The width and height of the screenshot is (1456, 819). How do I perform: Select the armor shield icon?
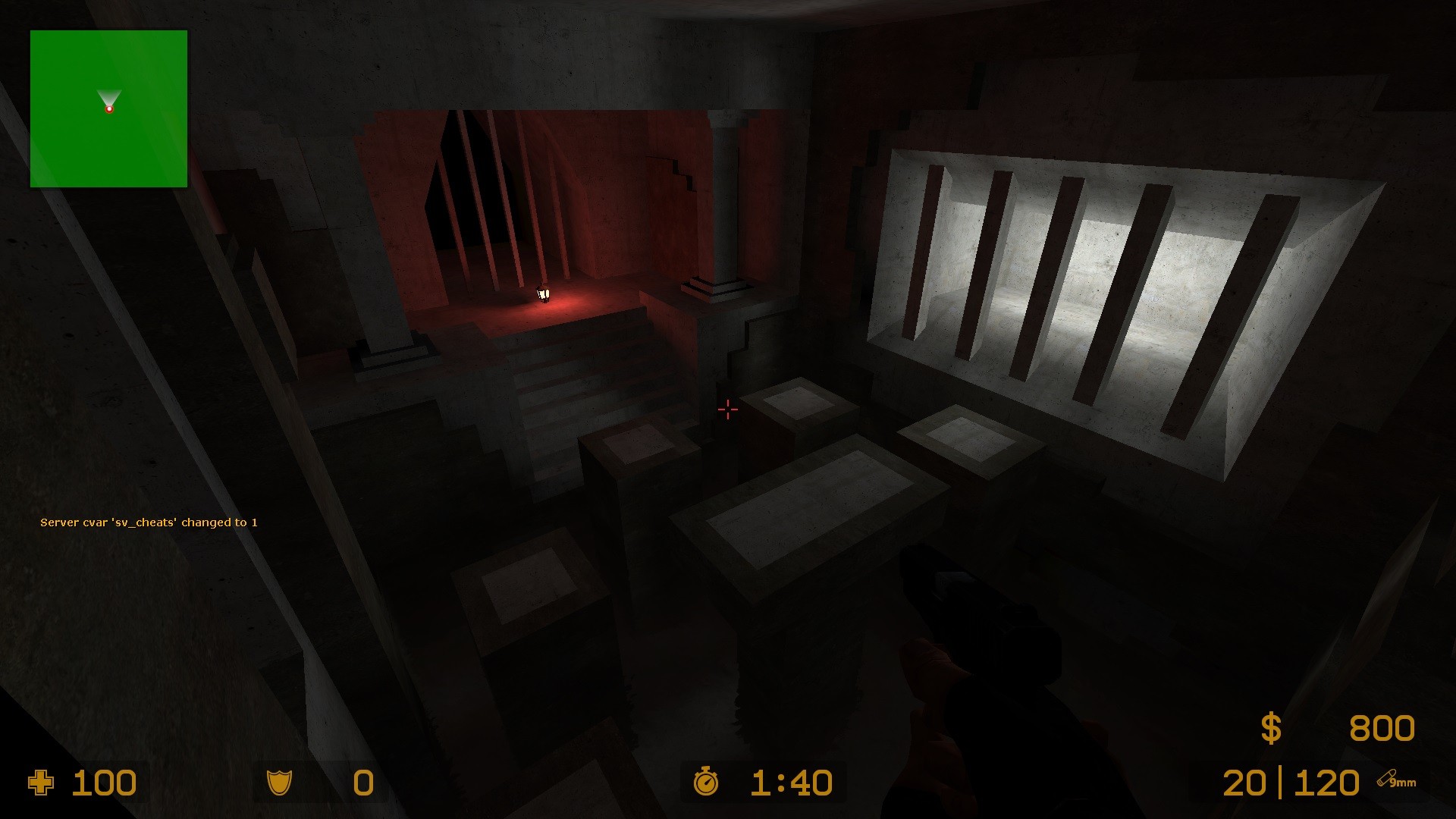point(281,783)
